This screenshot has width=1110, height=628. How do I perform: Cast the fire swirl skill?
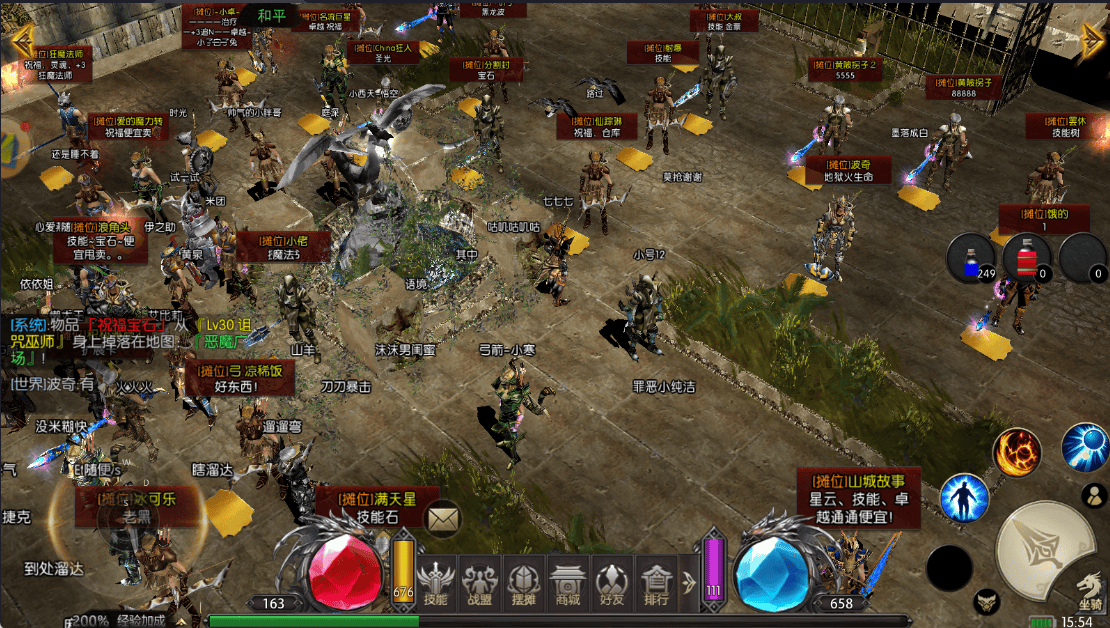click(1017, 452)
